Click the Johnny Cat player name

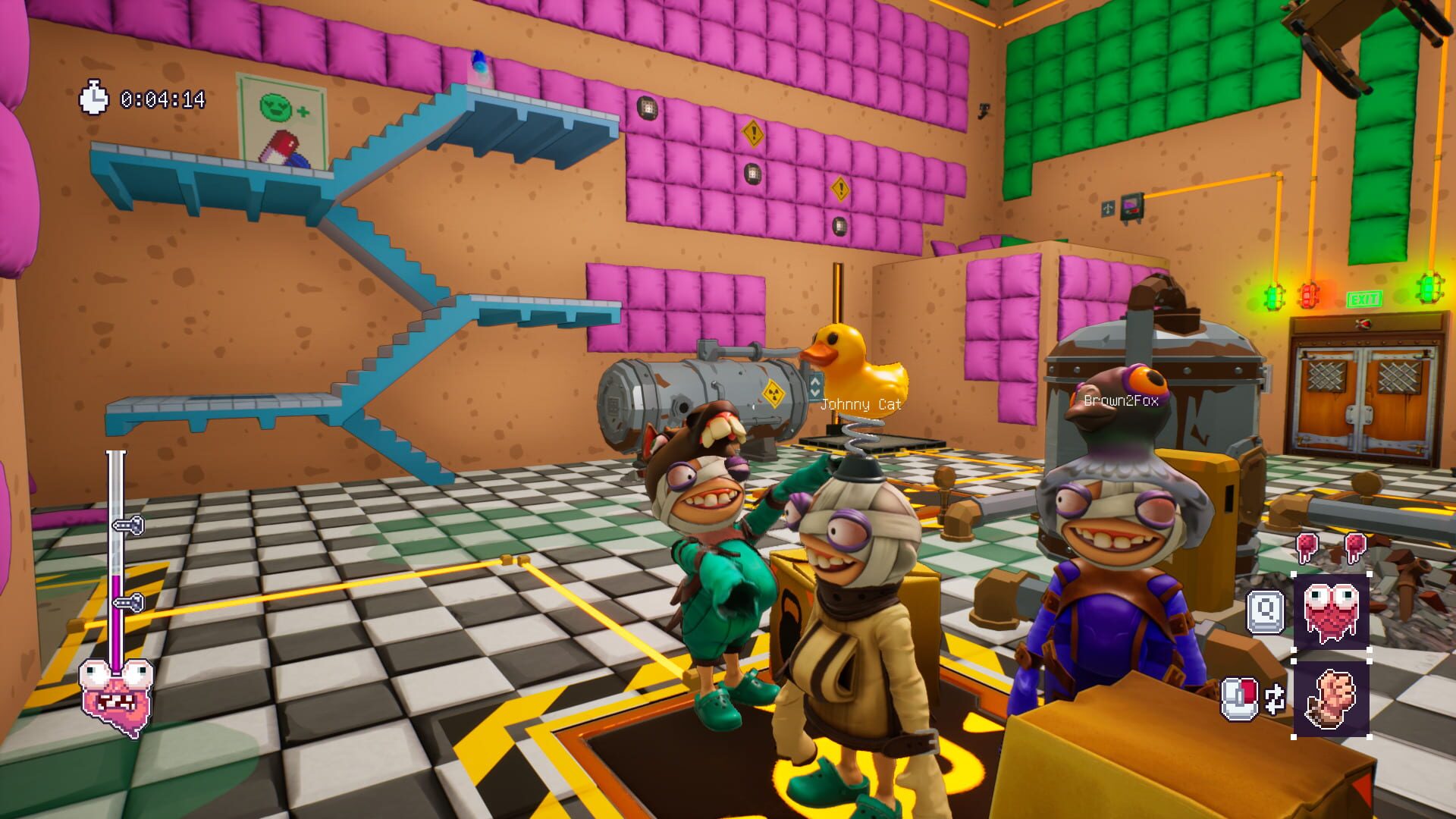coord(861,405)
